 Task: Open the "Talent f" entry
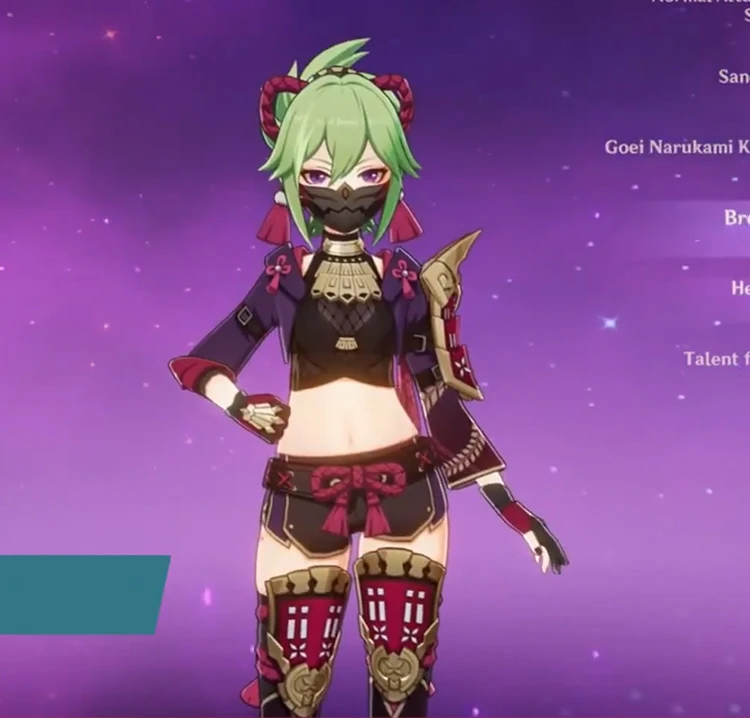716,358
